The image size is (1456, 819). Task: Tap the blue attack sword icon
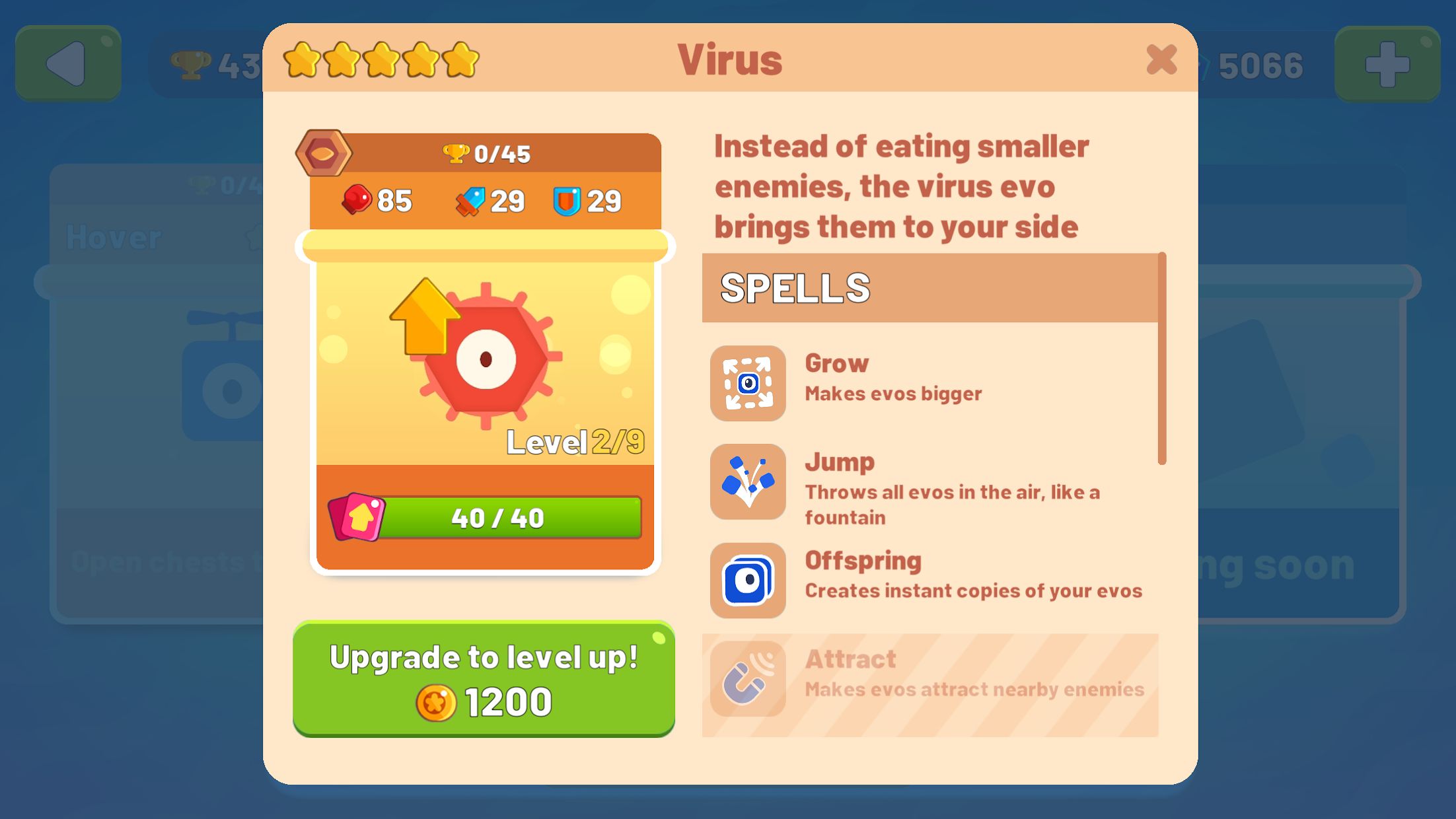click(x=469, y=201)
